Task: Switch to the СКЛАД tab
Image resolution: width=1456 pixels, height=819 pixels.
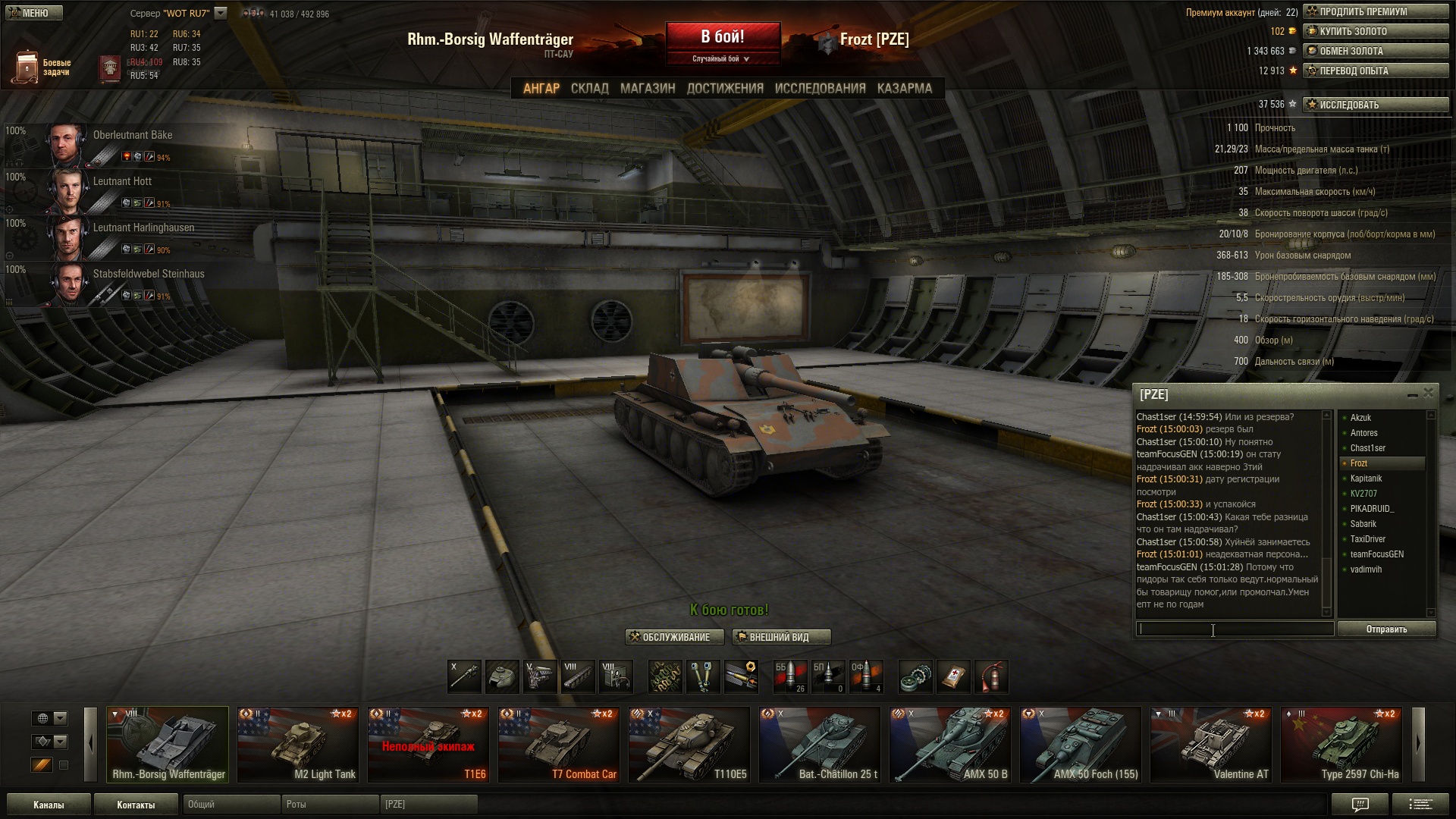Action: (589, 88)
